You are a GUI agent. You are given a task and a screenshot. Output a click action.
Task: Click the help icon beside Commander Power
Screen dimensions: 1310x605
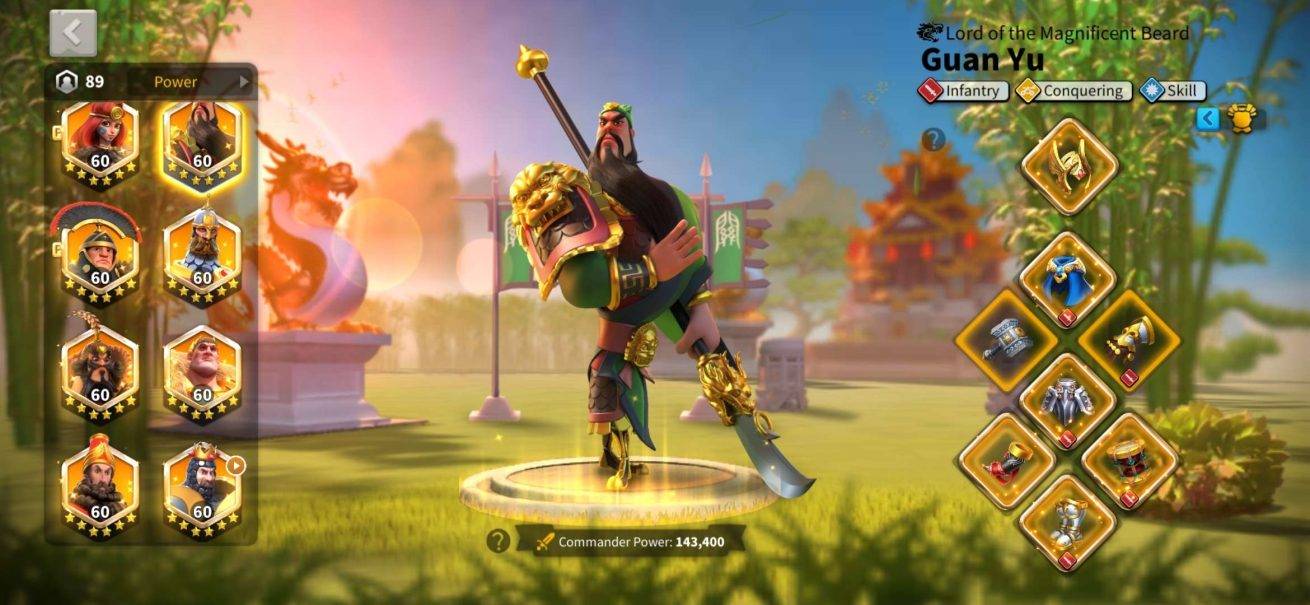click(x=498, y=541)
